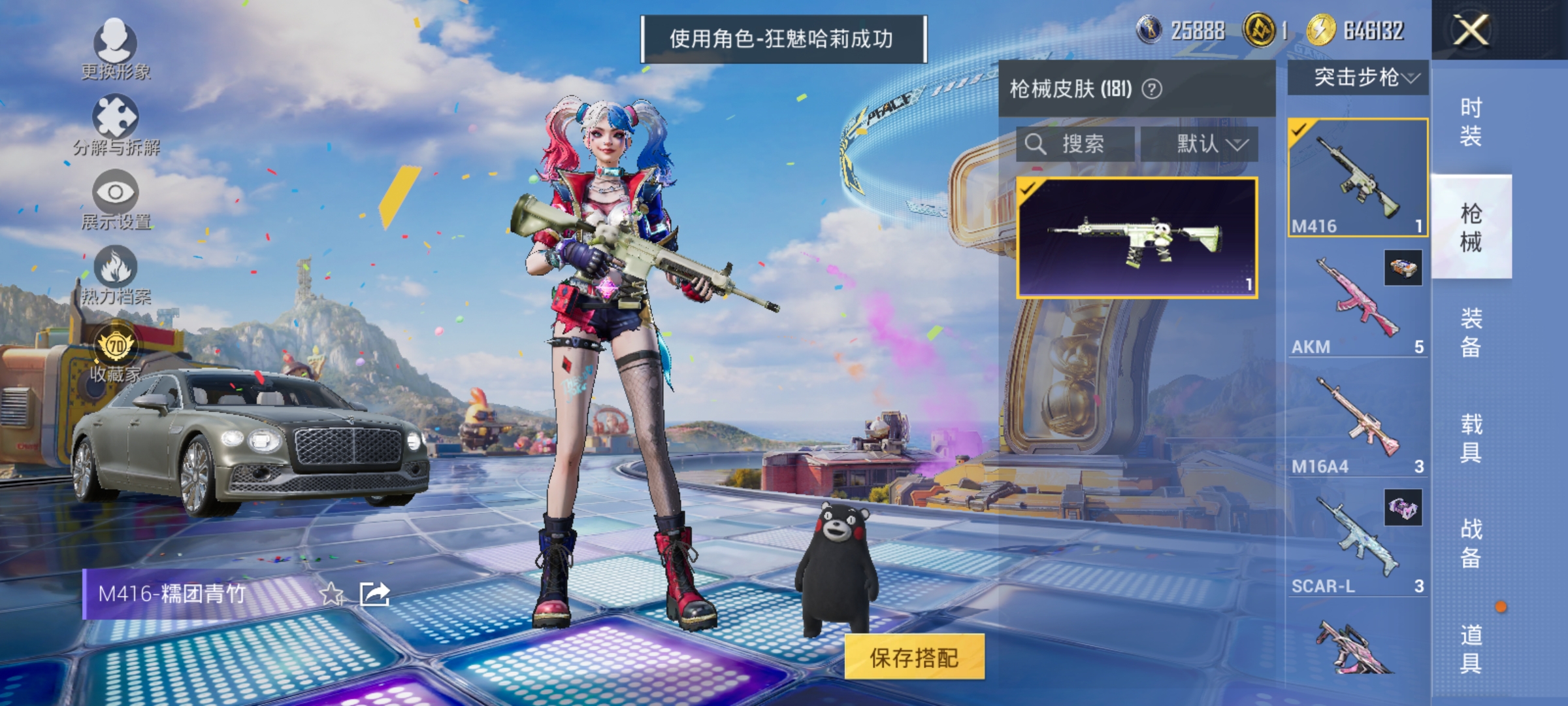Collapse the skin sorting chevron arrow
Viewport: 1568px width, 706px height.
[x=1238, y=145]
